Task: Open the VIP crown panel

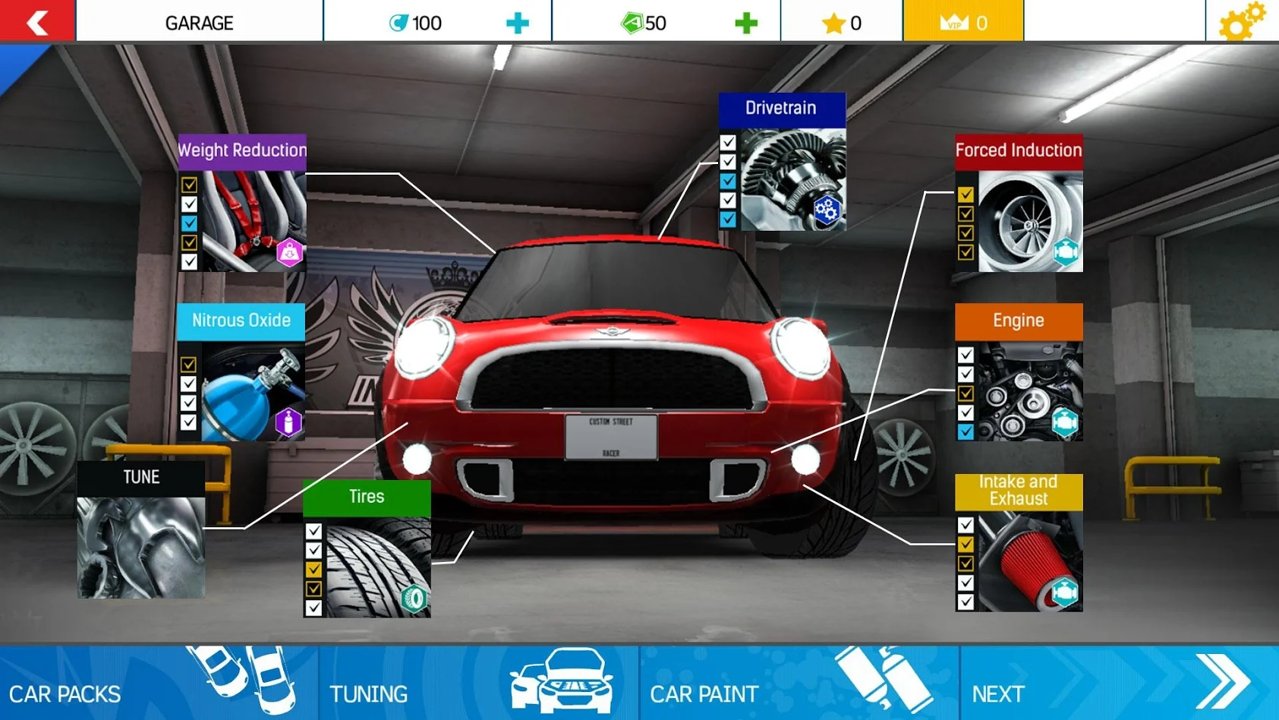Action: click(x=963, y=22)
